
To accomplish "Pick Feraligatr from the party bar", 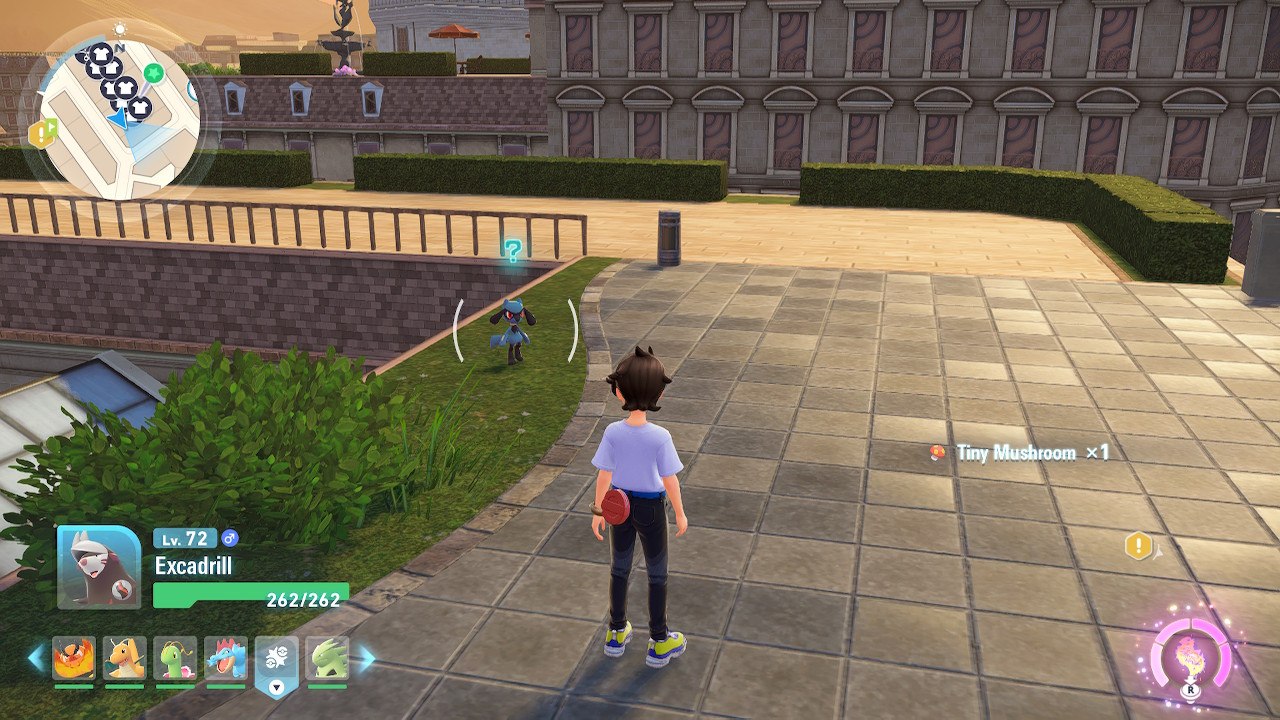I will pyautogui.click(x=226, y=659).
